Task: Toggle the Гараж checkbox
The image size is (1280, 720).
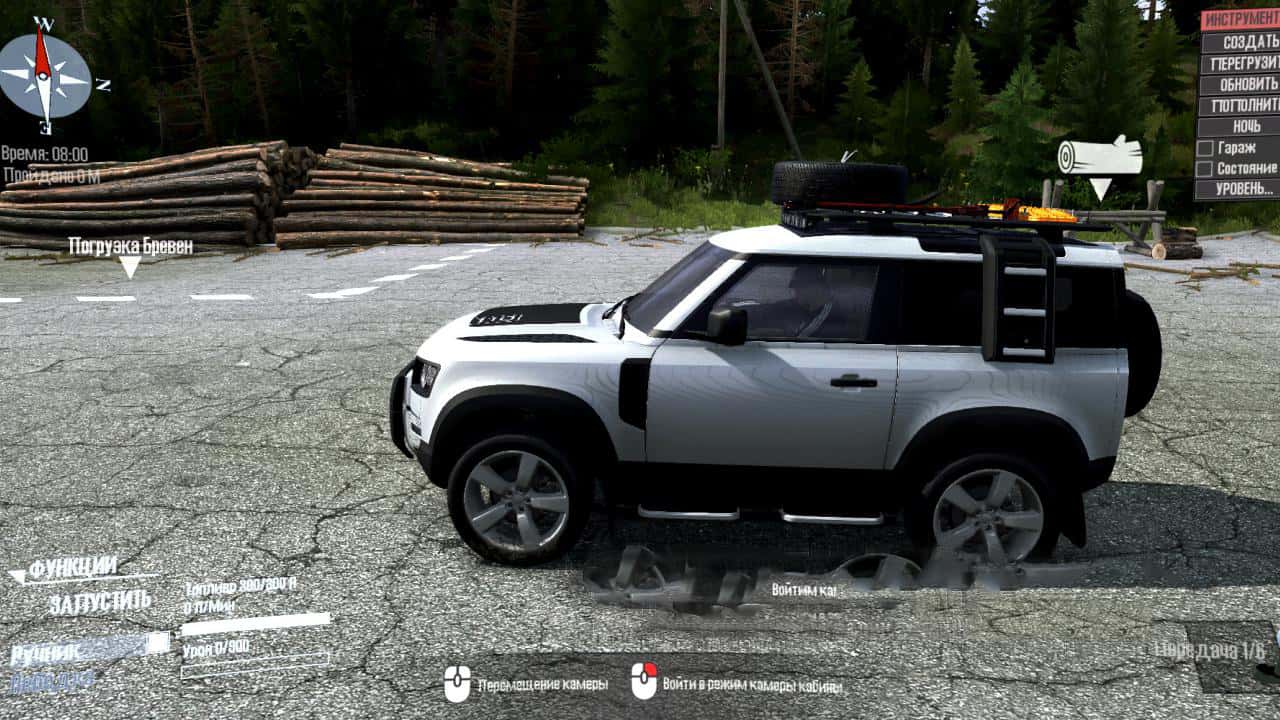Action: coord(1206,148)
